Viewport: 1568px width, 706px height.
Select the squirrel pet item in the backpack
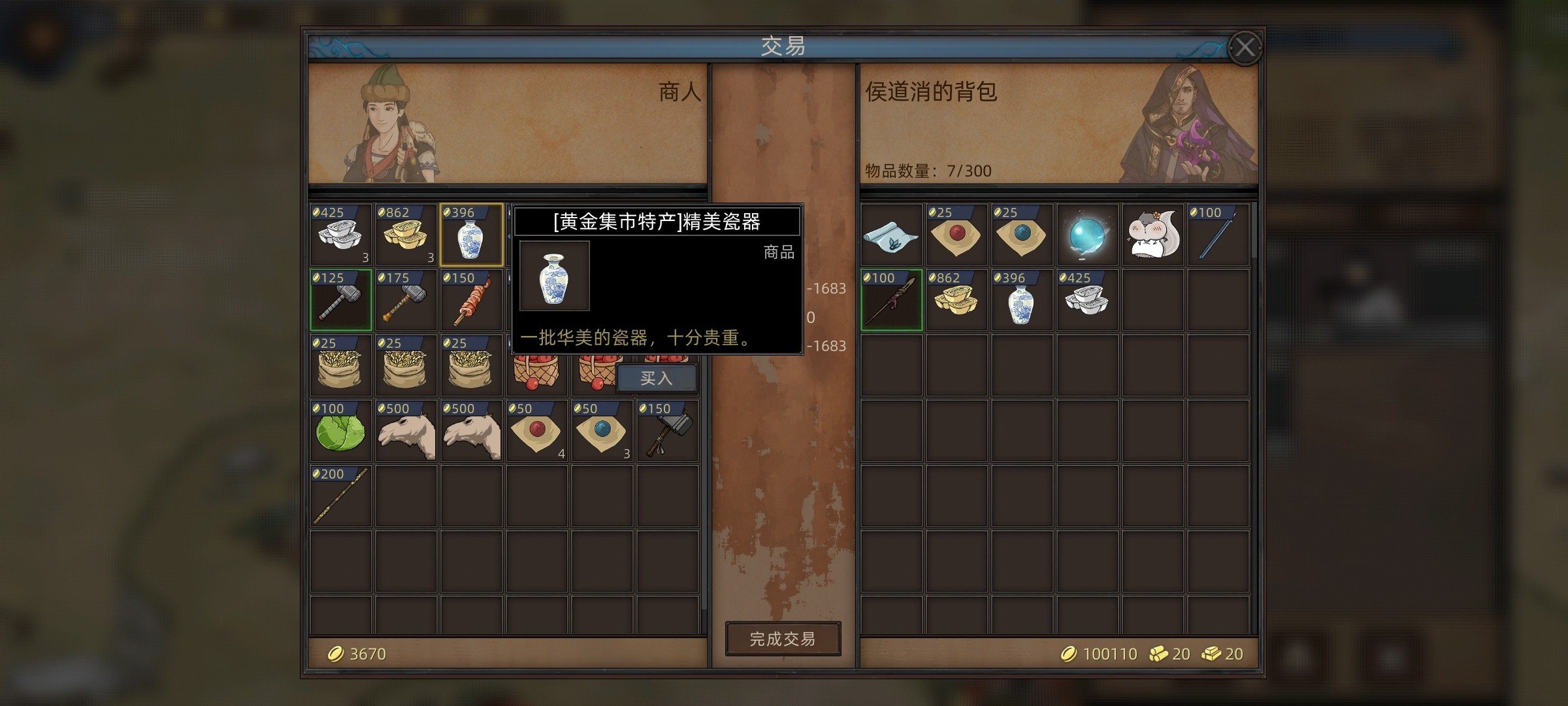click(1152, 235)
